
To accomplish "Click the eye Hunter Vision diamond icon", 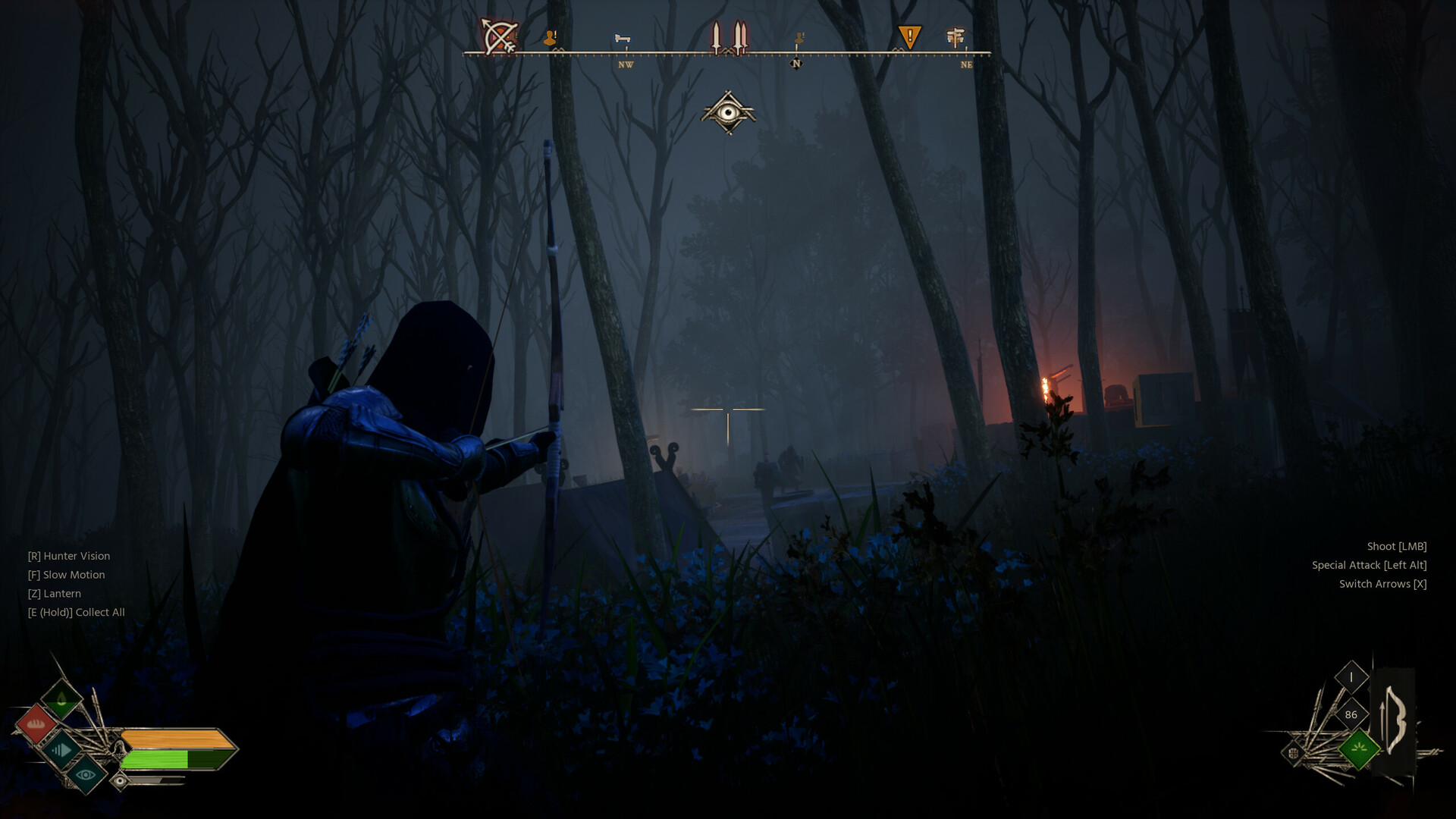I will (x=85, y=776).
